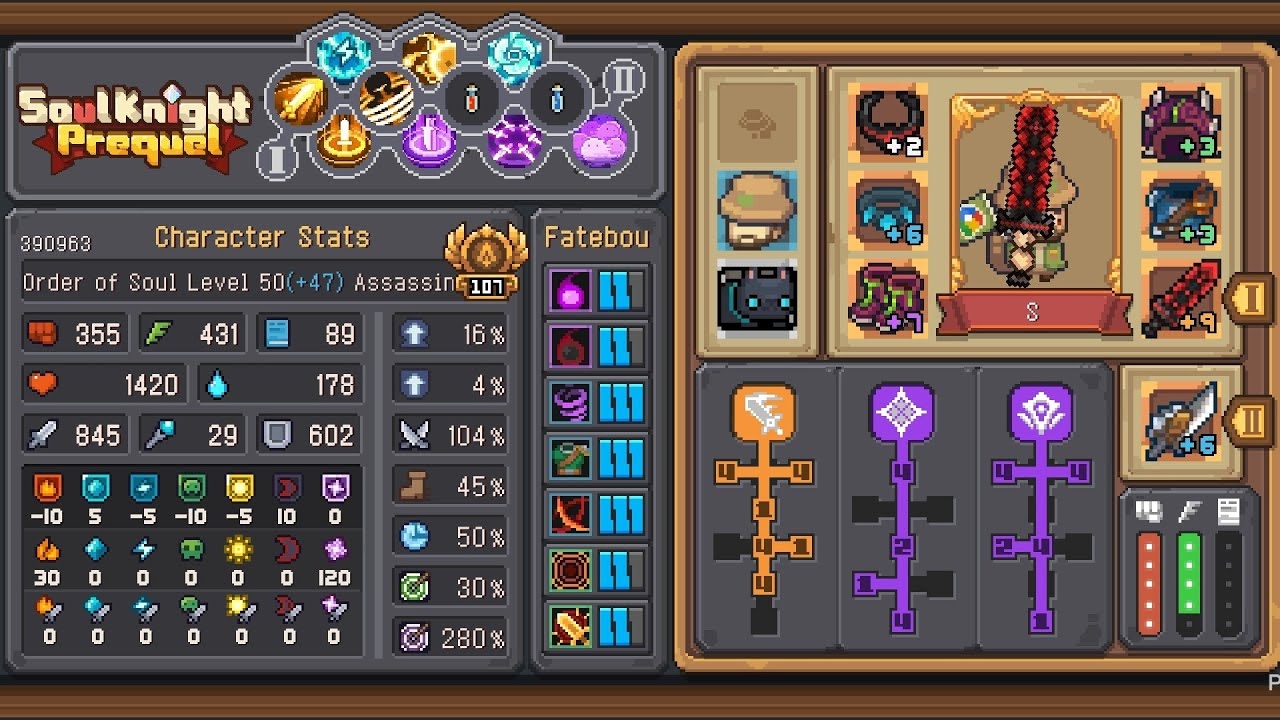Toggle the red HP potion slot
This screenshot has height=720, width=1280.
click(470, 99)
